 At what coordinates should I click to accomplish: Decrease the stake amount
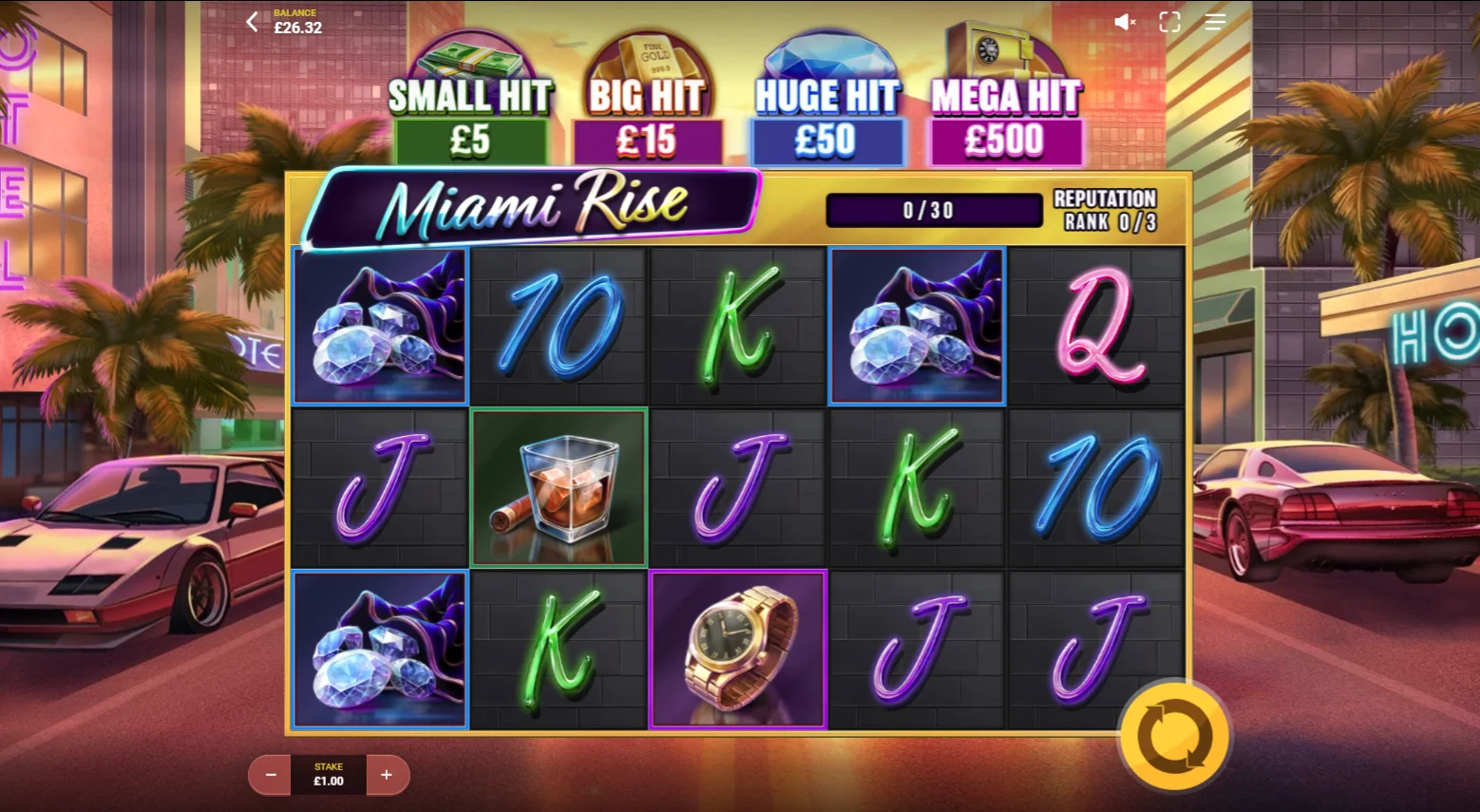coord(269,775)
